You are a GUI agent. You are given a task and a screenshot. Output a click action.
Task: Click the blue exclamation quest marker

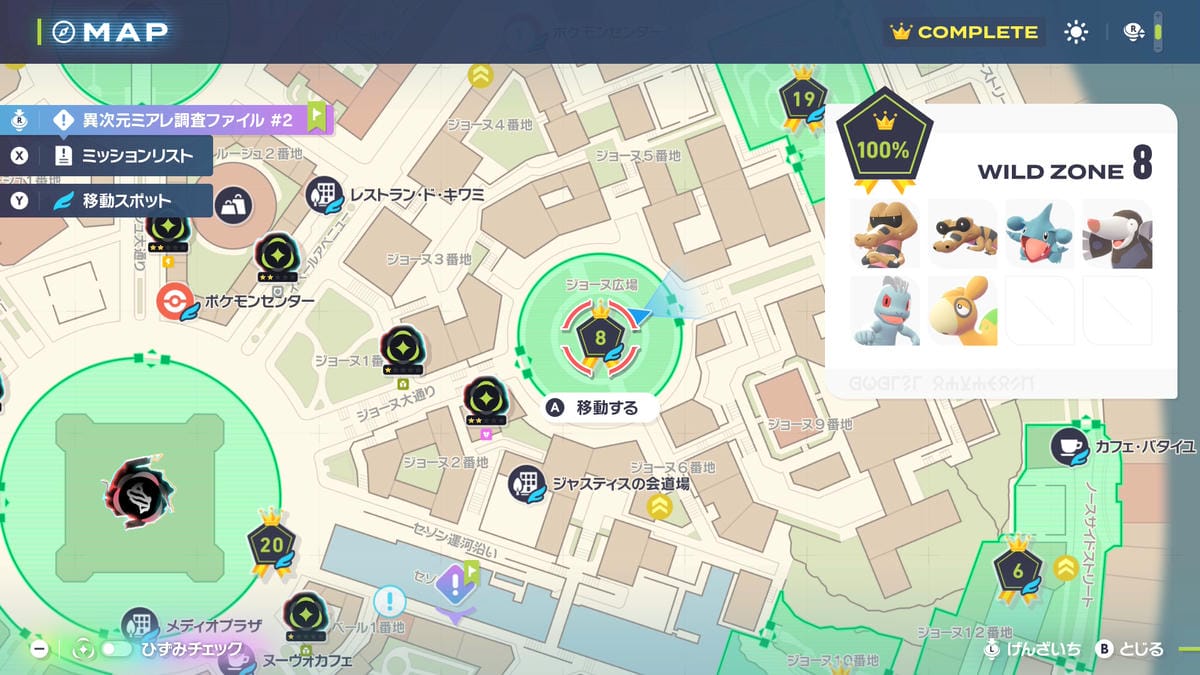click(x=389, y=602)
